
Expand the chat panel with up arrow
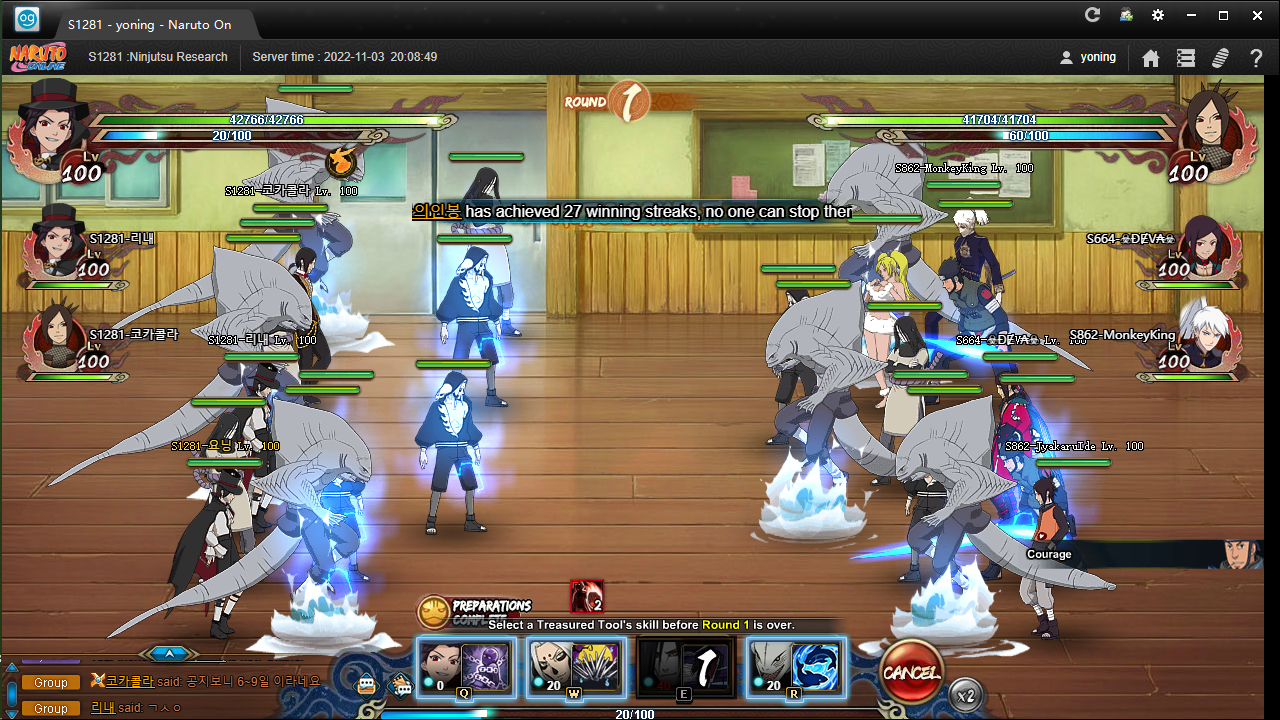(x=169, y=654)
